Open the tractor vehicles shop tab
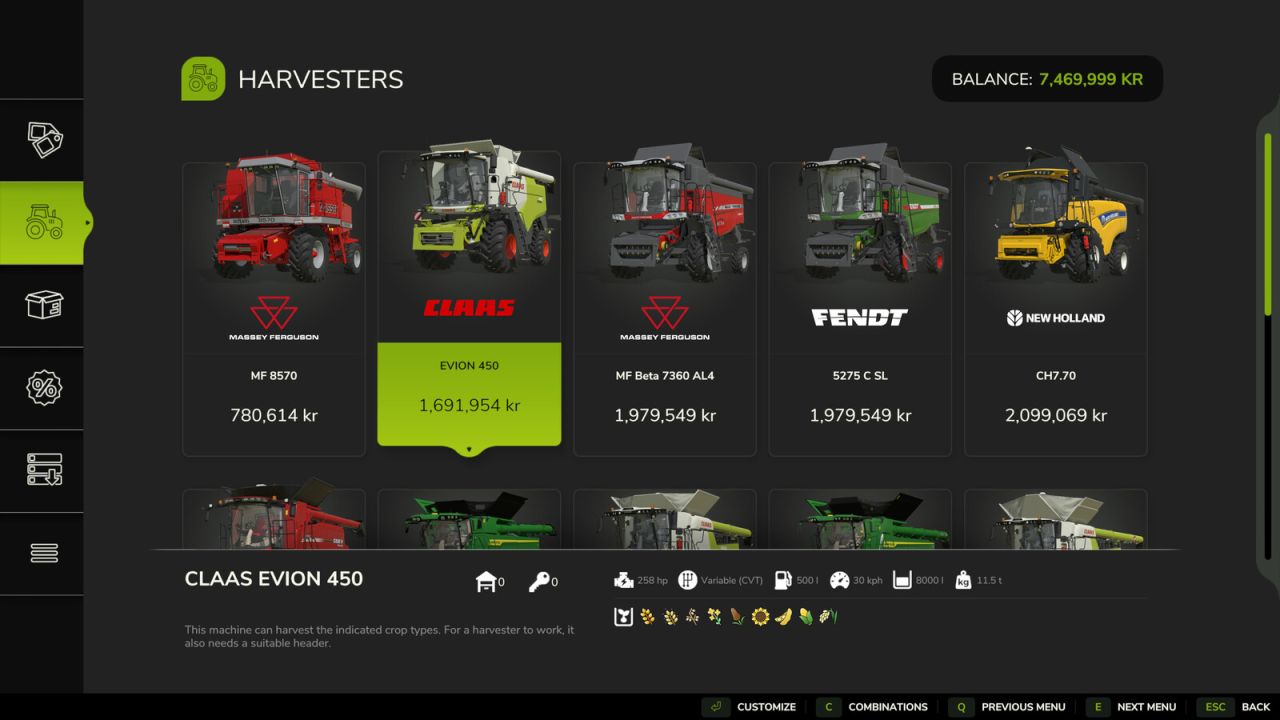Image resolution: width=1280 pixels, height=720 pixels. pos(43,223)
